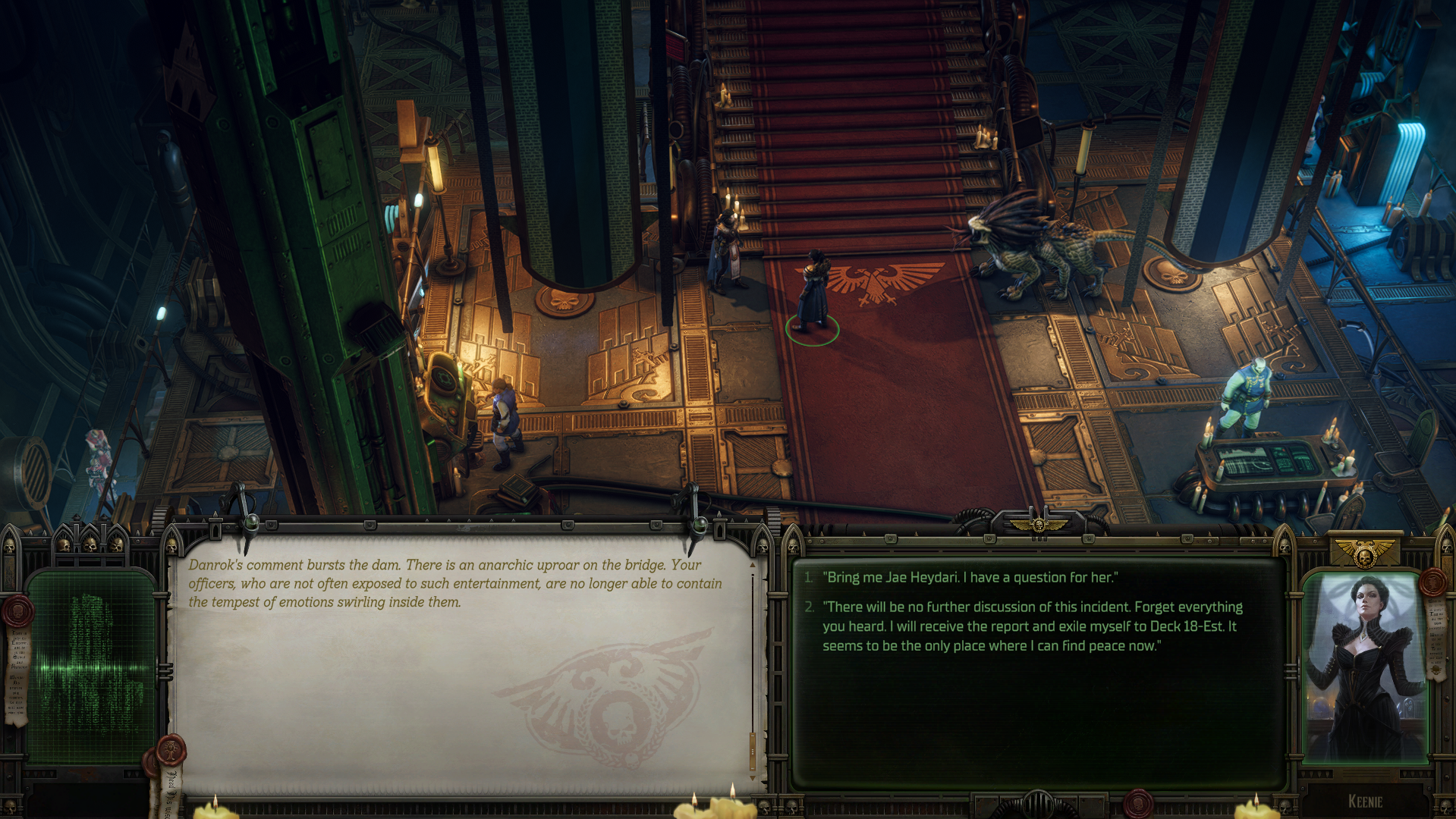The height and width of the screenshot is (819, 1456).
Task: Click Keenie's character portrait
Action: coord(1364,667)
